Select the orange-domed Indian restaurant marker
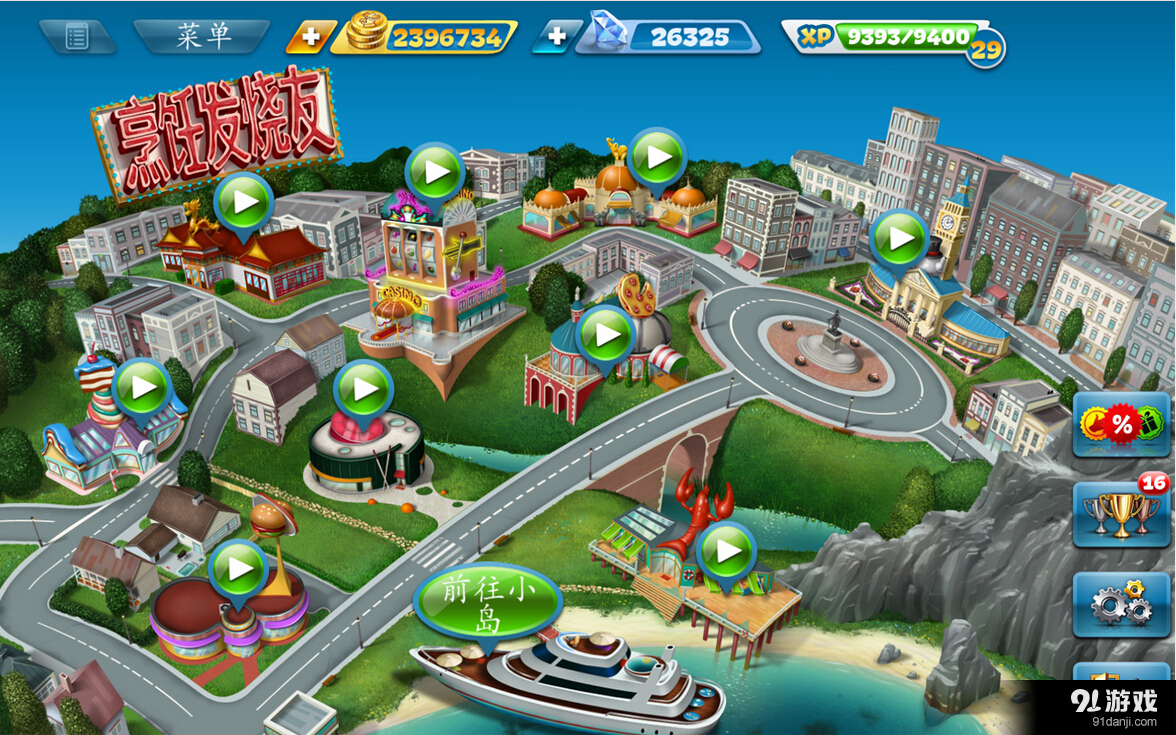The height and width of the screenshot is (735, 1176). tap(657, 157)
